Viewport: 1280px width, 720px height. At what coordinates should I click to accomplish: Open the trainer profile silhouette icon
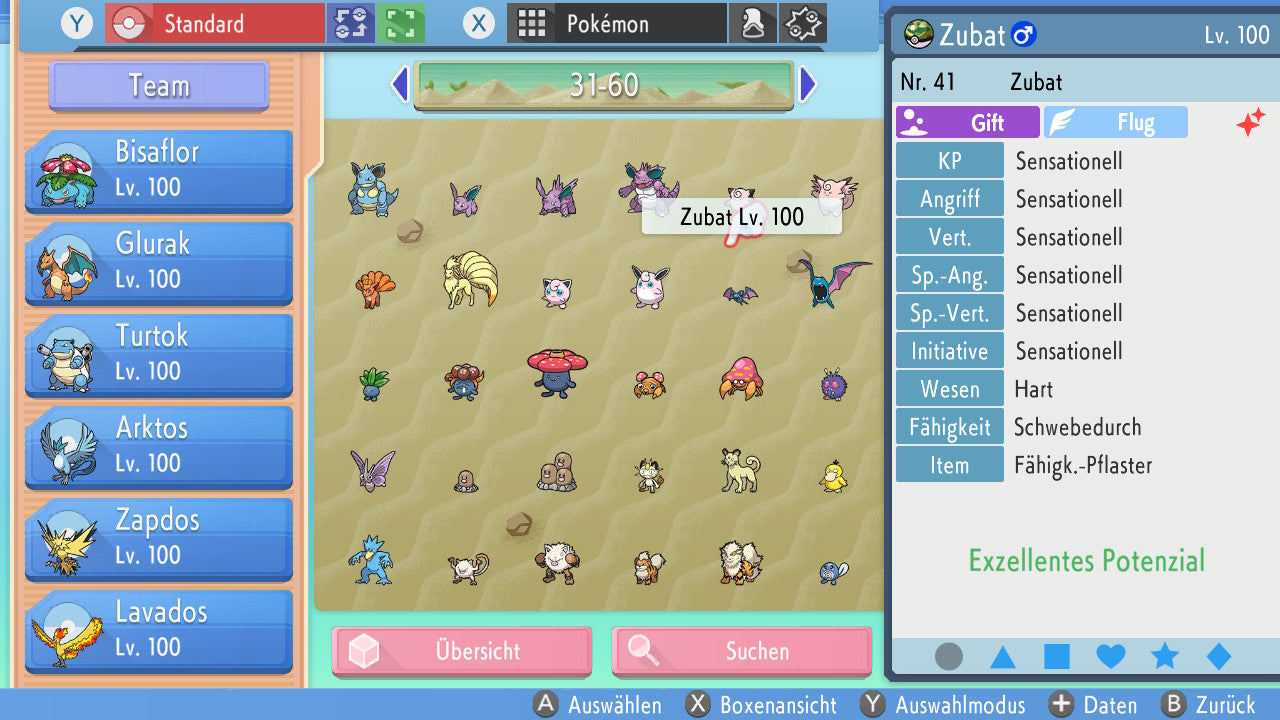(x=753, y=23)
